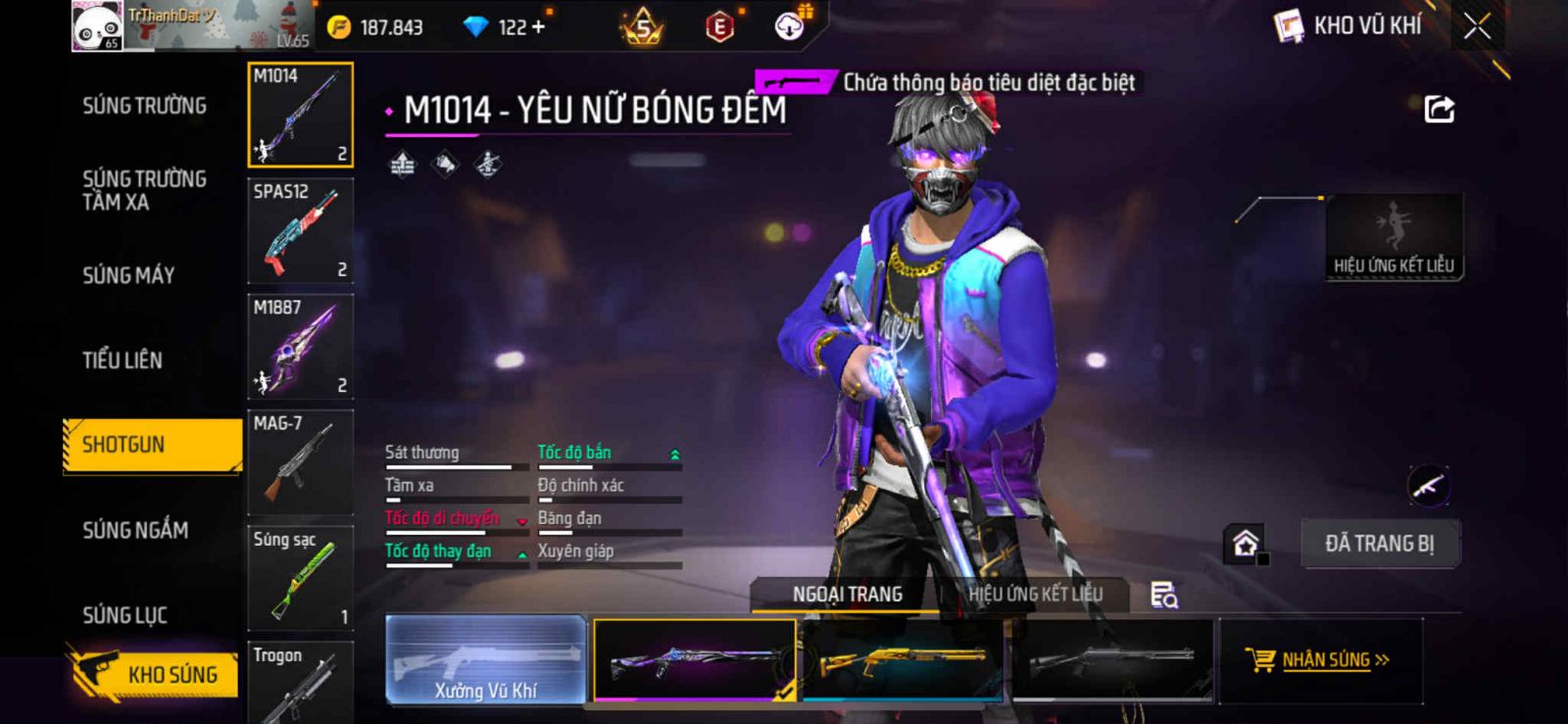This screenshot has width=1568, height=724.
Task: Click the Đã Trang Bị button
Action: (1379, 544)
